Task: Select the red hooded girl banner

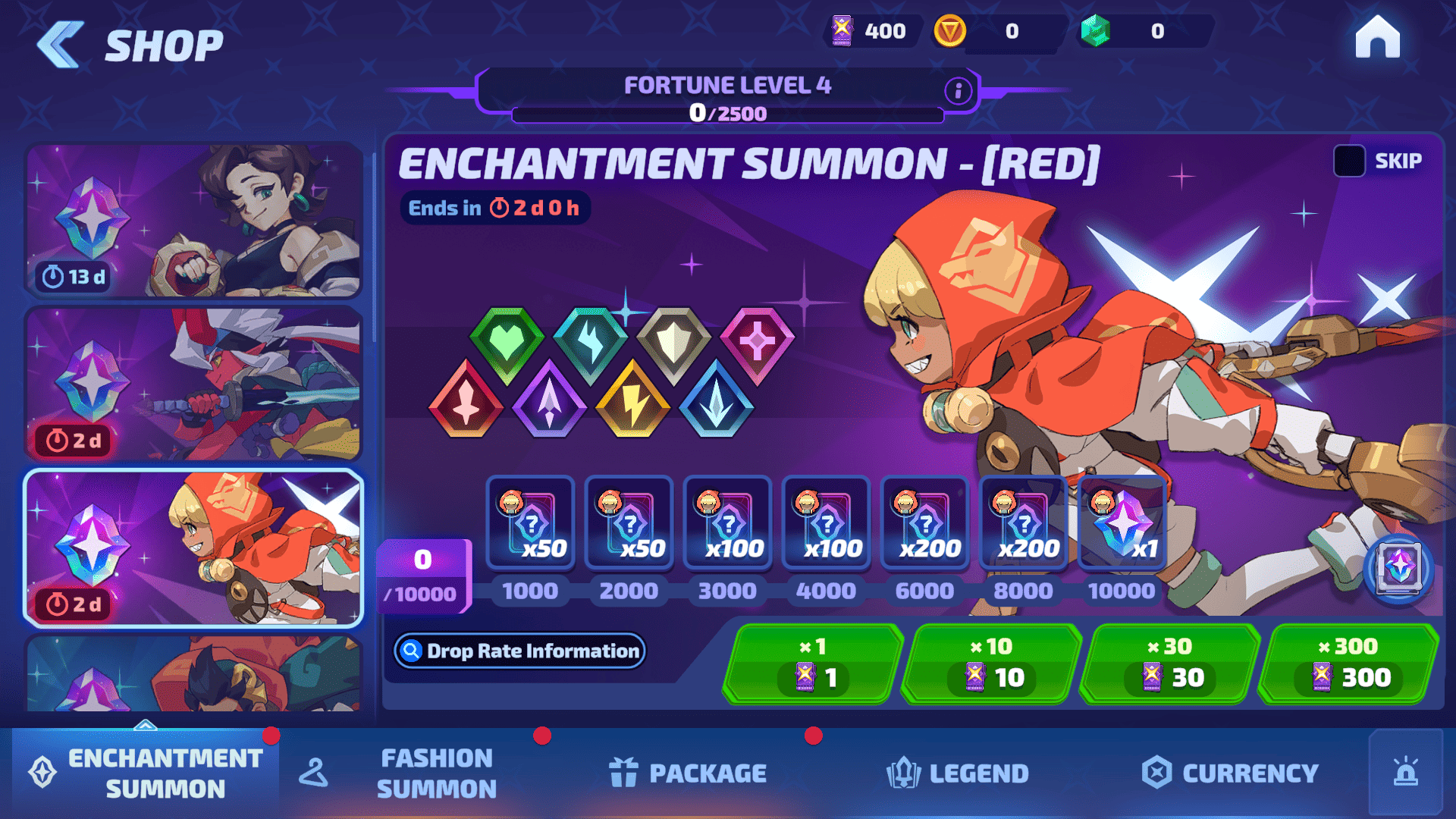Action: click(x=193, y=548)
